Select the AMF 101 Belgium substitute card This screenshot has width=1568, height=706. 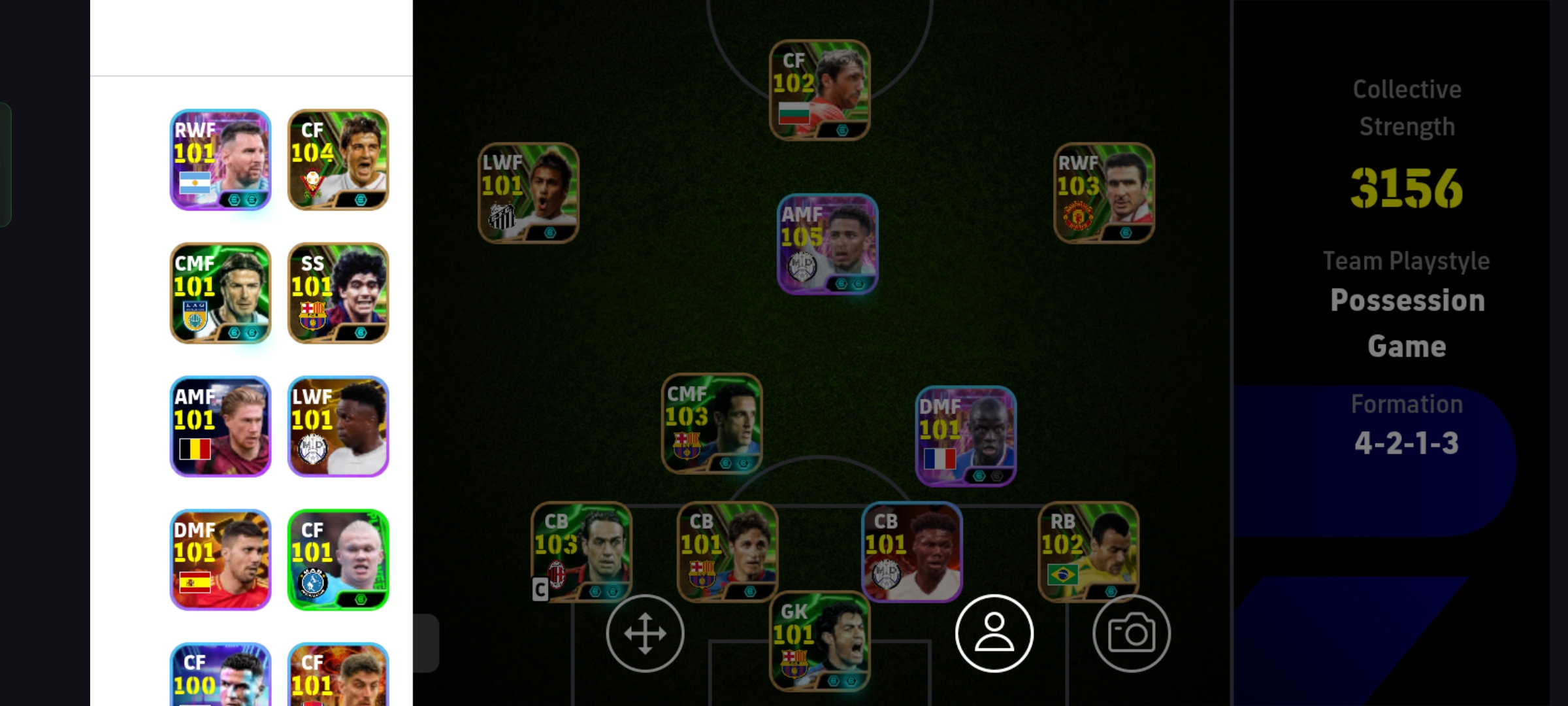220,426
